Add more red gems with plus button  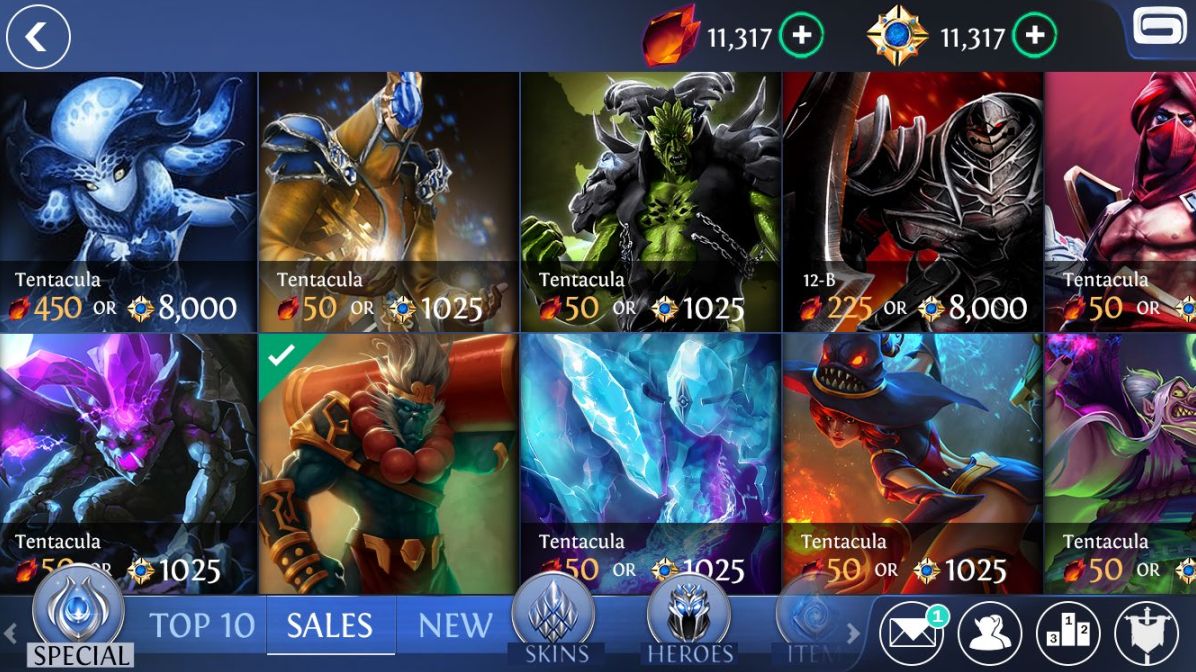tap(802, 37)
